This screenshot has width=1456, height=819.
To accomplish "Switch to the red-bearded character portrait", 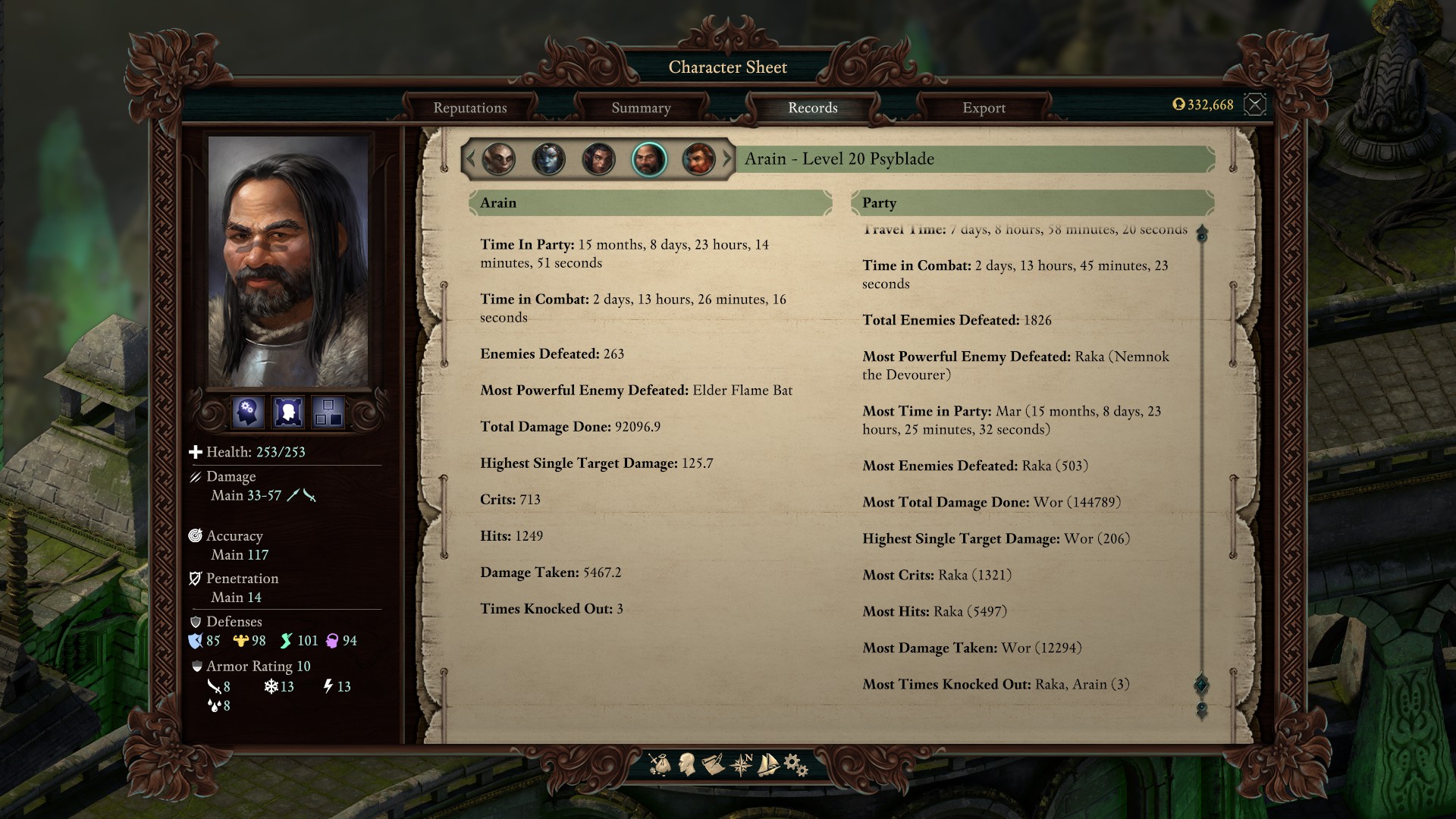I will tap(698, 159).
